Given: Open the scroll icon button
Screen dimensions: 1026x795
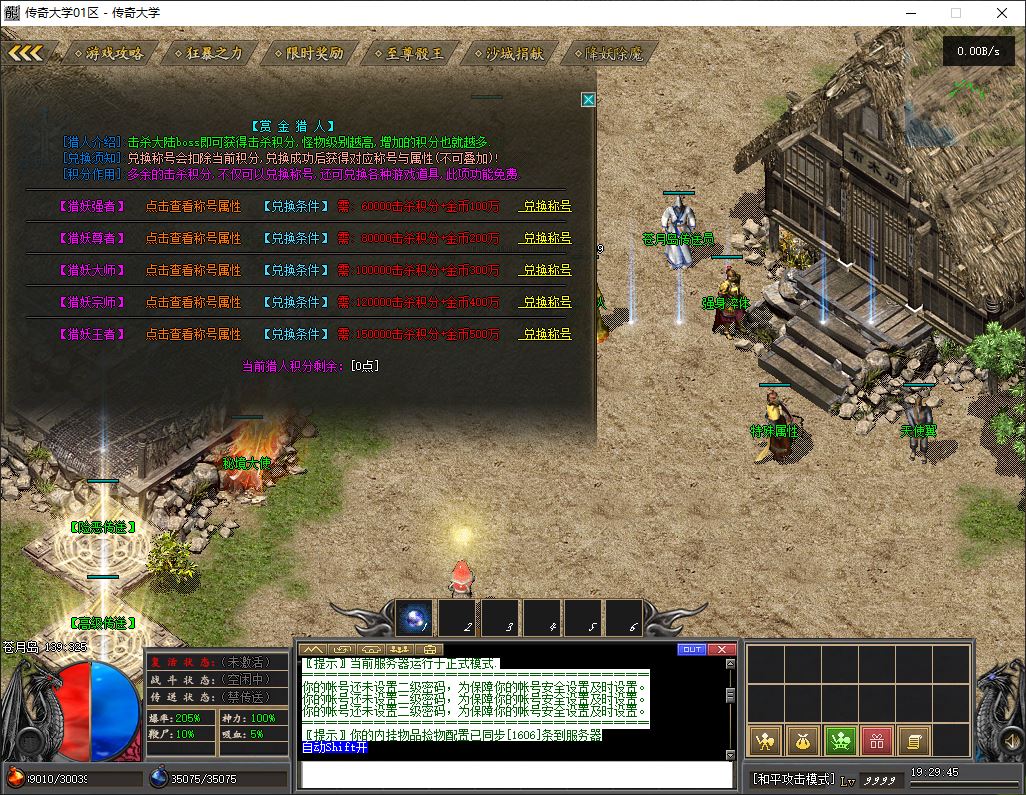Looking at the screenshot, I should [x=913, y=741].
